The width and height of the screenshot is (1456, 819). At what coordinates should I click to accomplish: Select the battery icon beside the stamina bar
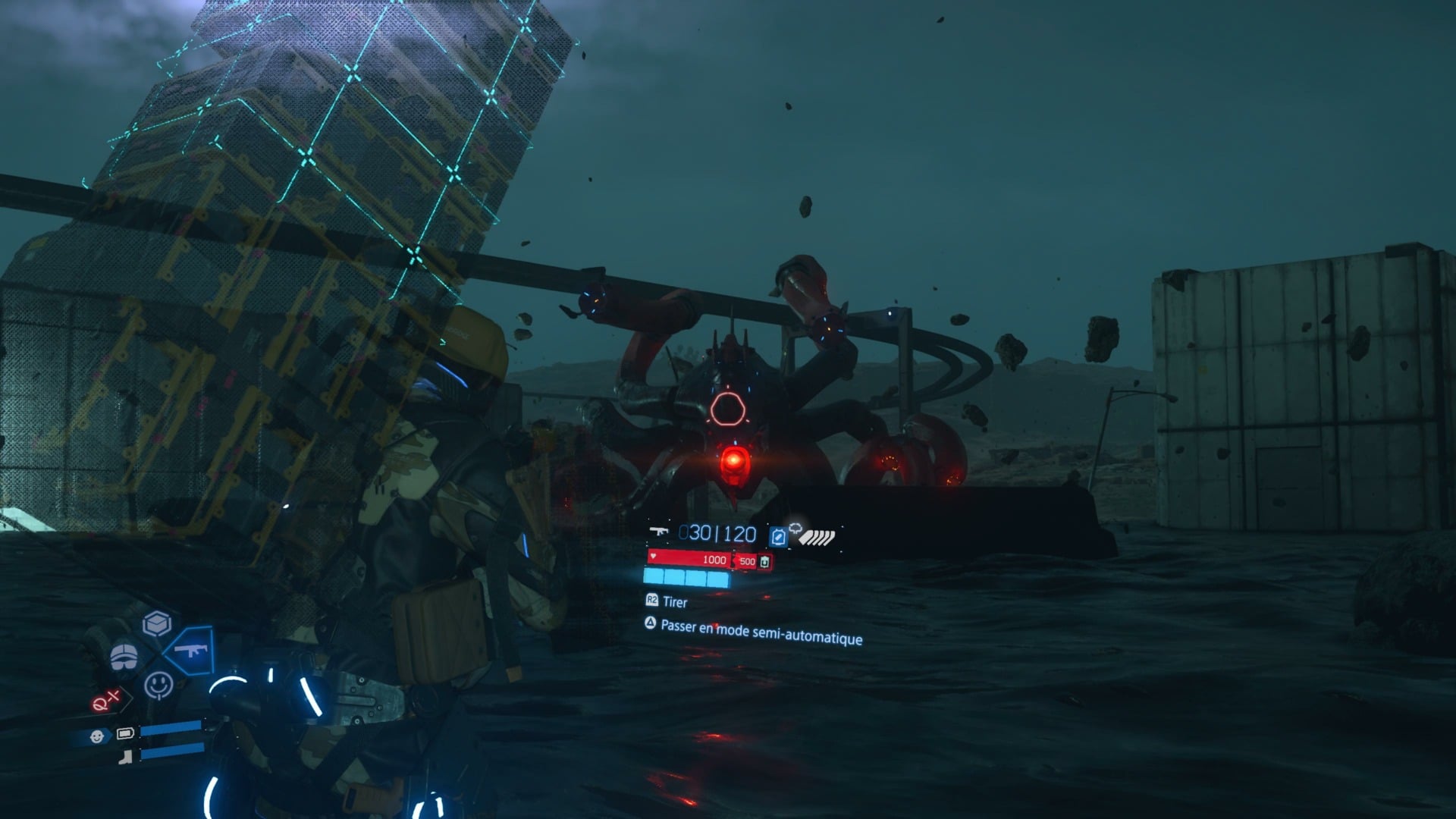click(125, 733)
